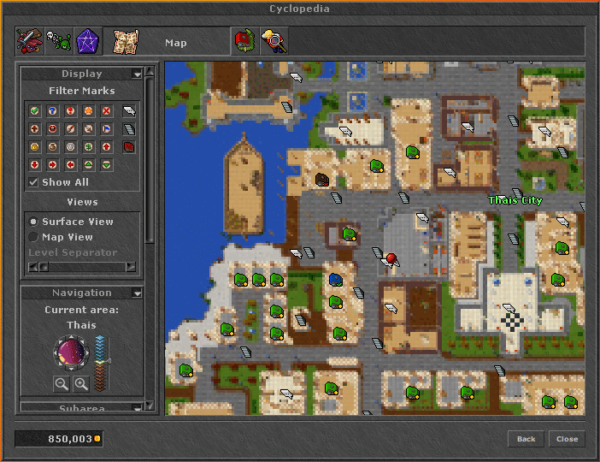Select the Surface View option
The height and width of the screenshot is (462, 600).
(x=34, y=222)
